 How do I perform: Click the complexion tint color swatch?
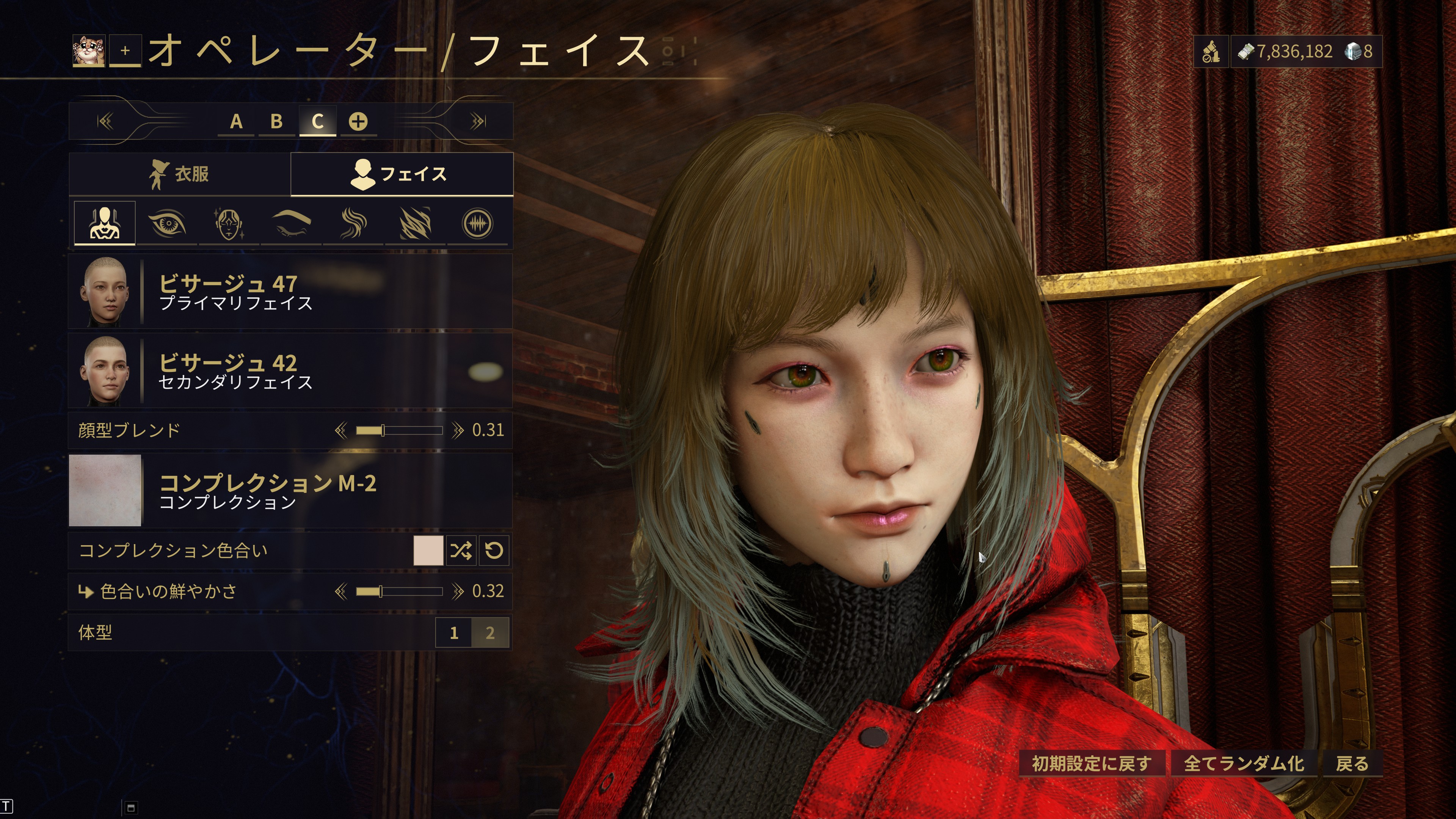(x=428, y=551)
